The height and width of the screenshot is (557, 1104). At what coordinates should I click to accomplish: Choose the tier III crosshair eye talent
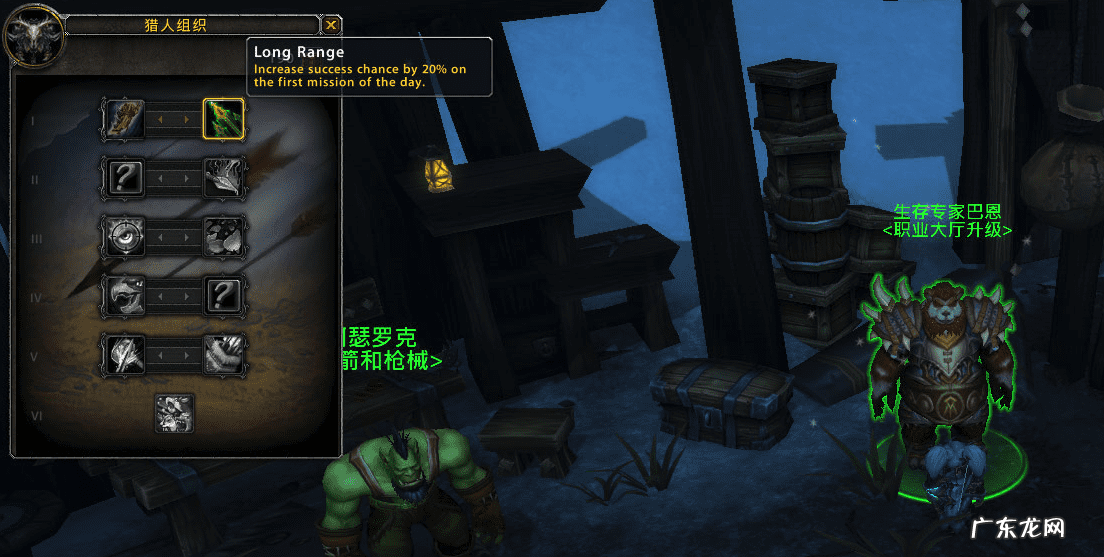[125, 236]
